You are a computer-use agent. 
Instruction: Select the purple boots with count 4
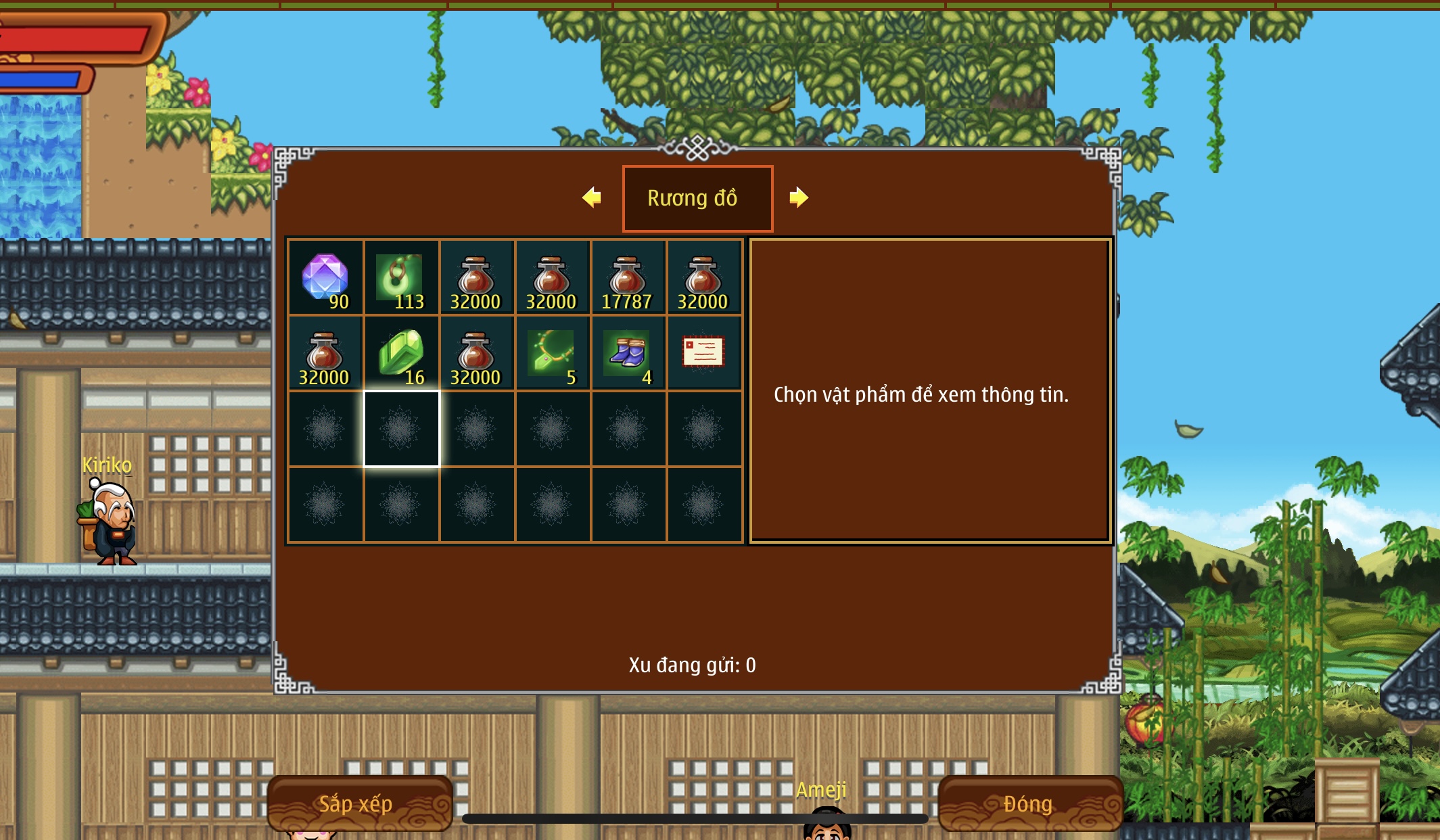(628, 353)
